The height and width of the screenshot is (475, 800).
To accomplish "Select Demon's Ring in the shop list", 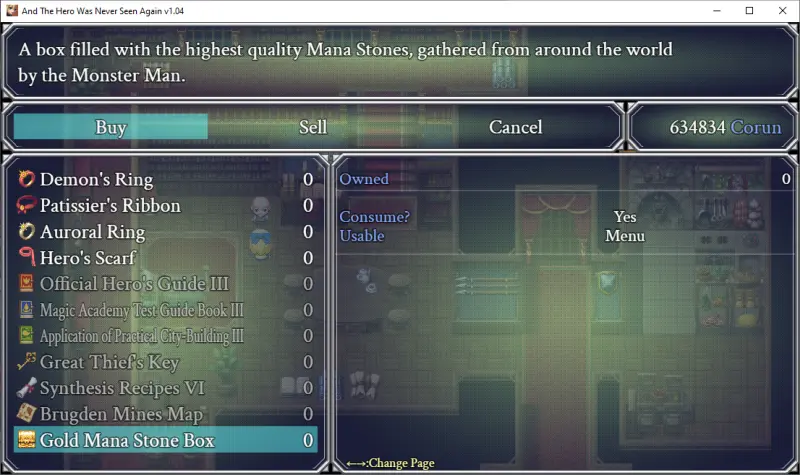I will 96,180.
